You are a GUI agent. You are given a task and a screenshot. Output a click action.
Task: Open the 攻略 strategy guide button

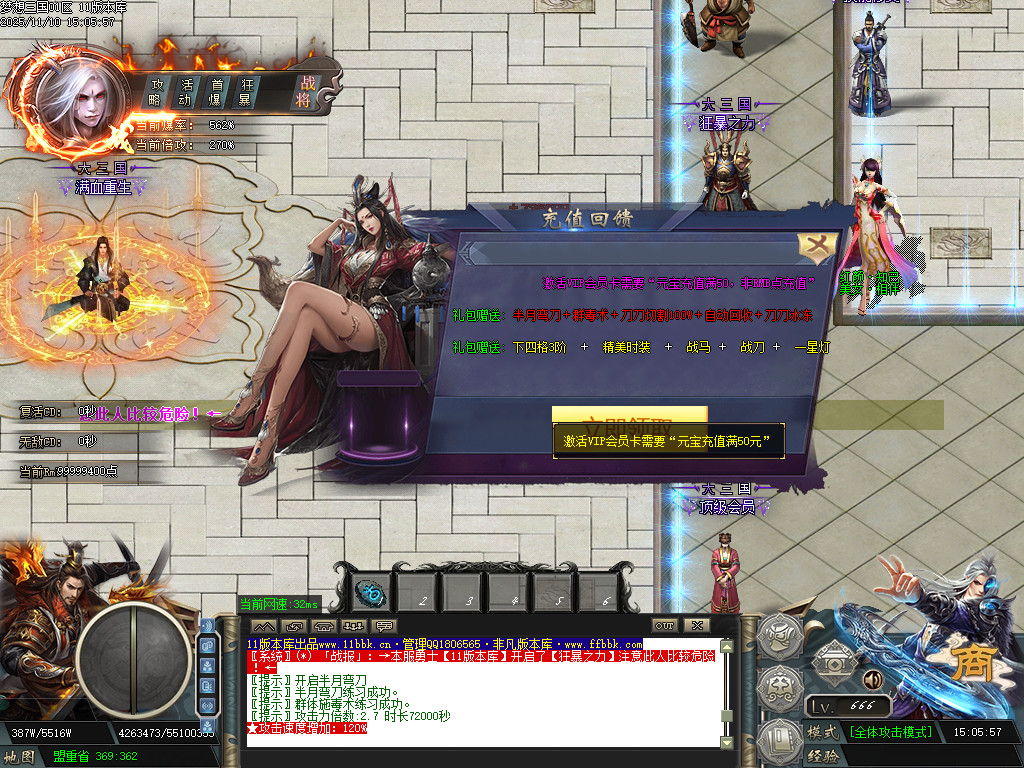156,92
